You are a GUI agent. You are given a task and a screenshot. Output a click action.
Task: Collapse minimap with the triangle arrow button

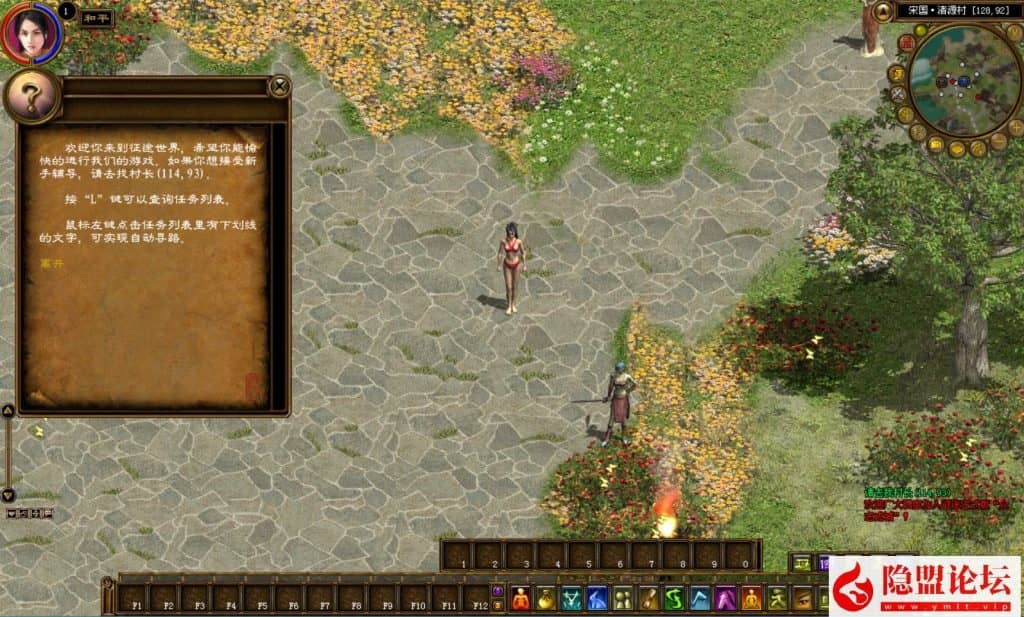tap(884, 12)
